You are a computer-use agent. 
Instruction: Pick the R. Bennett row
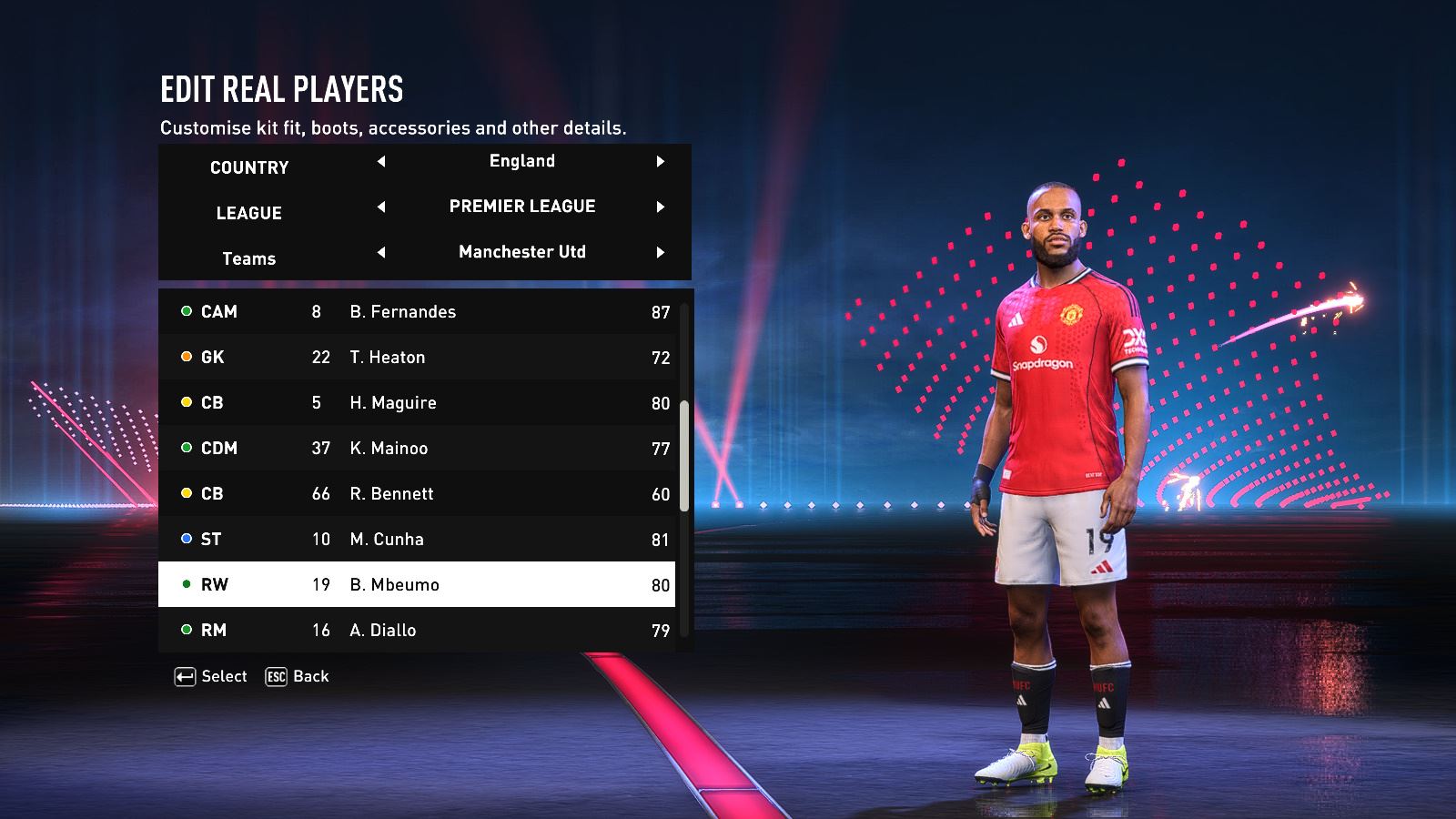pos(417,493)
